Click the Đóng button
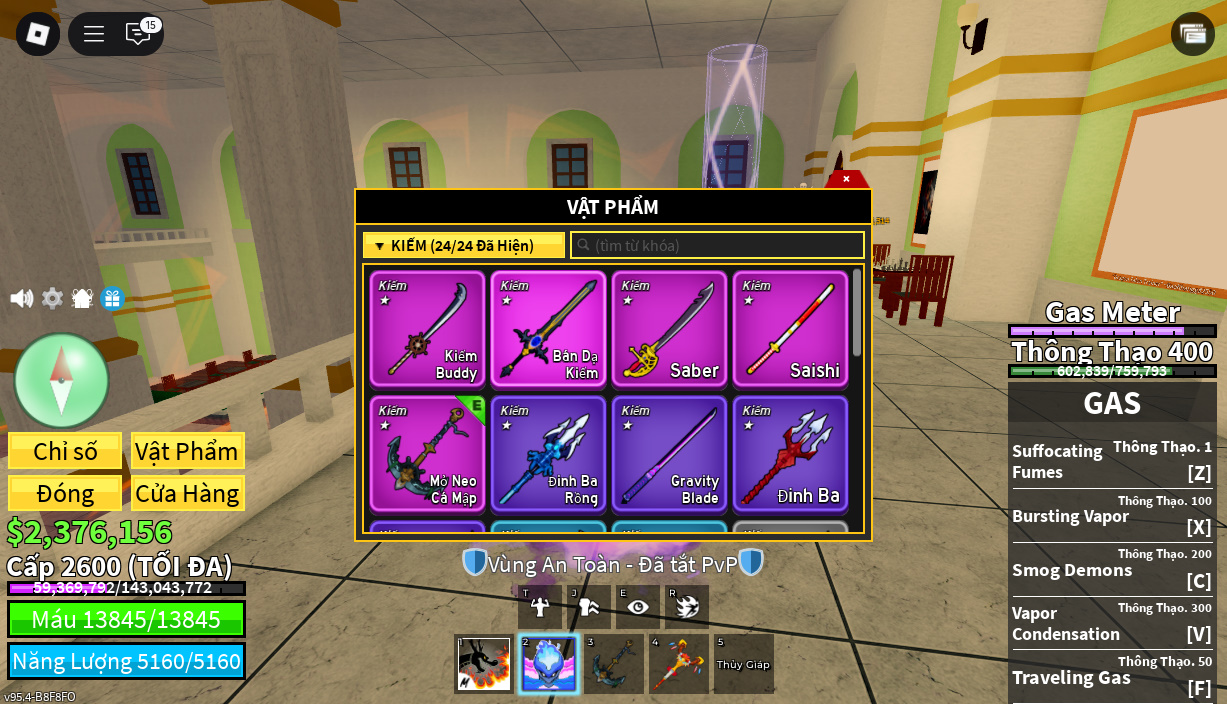The height and width of the screenshot is (704, 1227). click(x=65, y=493)
